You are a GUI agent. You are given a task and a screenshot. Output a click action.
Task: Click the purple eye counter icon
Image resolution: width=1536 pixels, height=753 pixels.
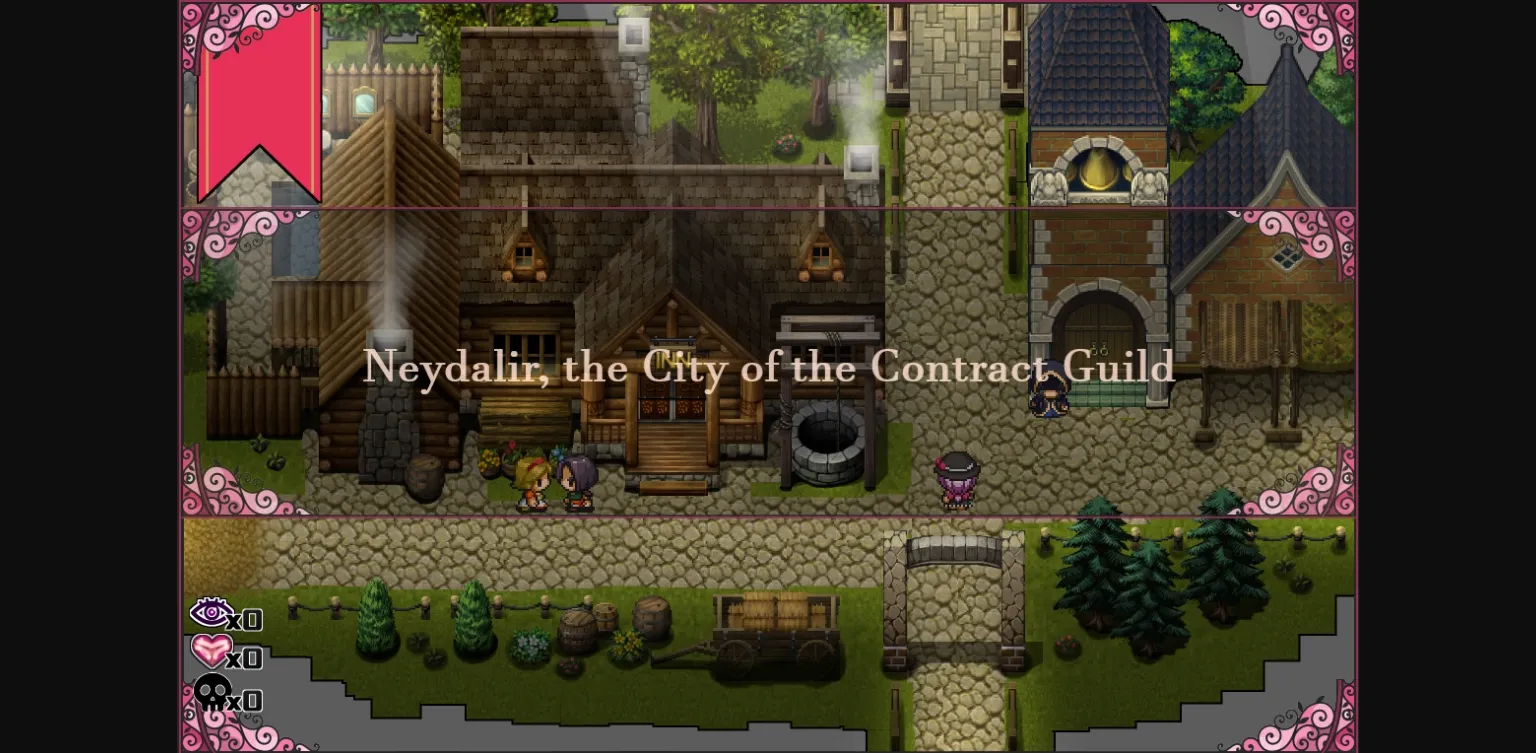211,613
